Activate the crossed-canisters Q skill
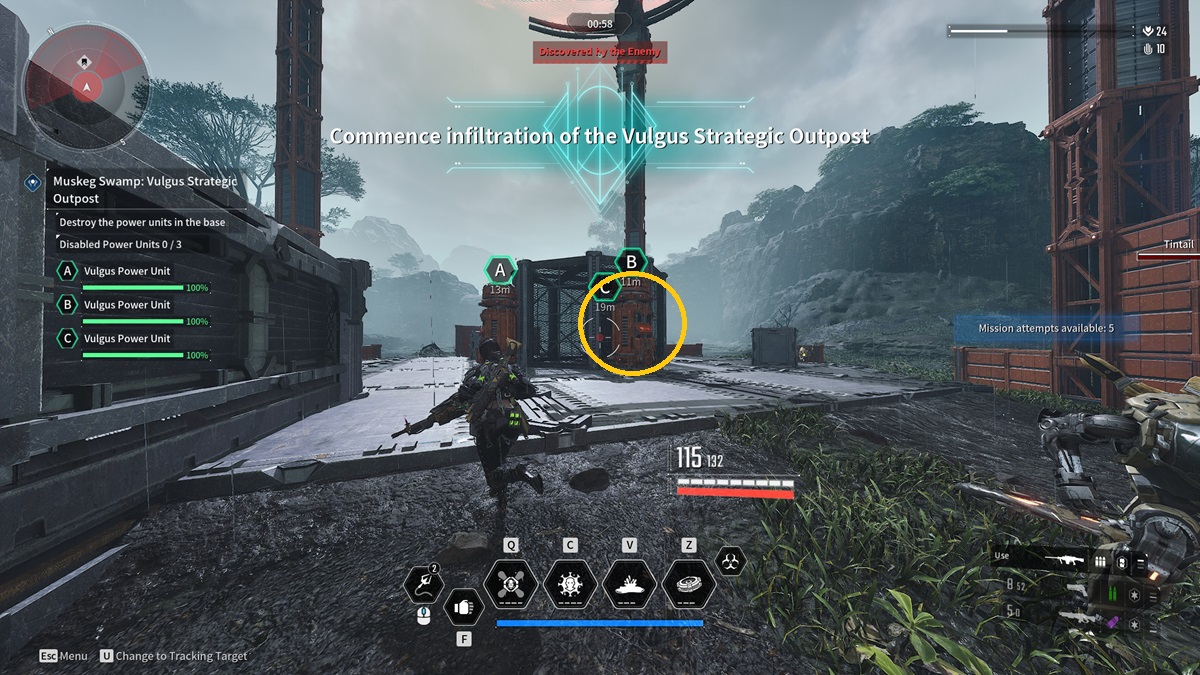 pos(510,584)
